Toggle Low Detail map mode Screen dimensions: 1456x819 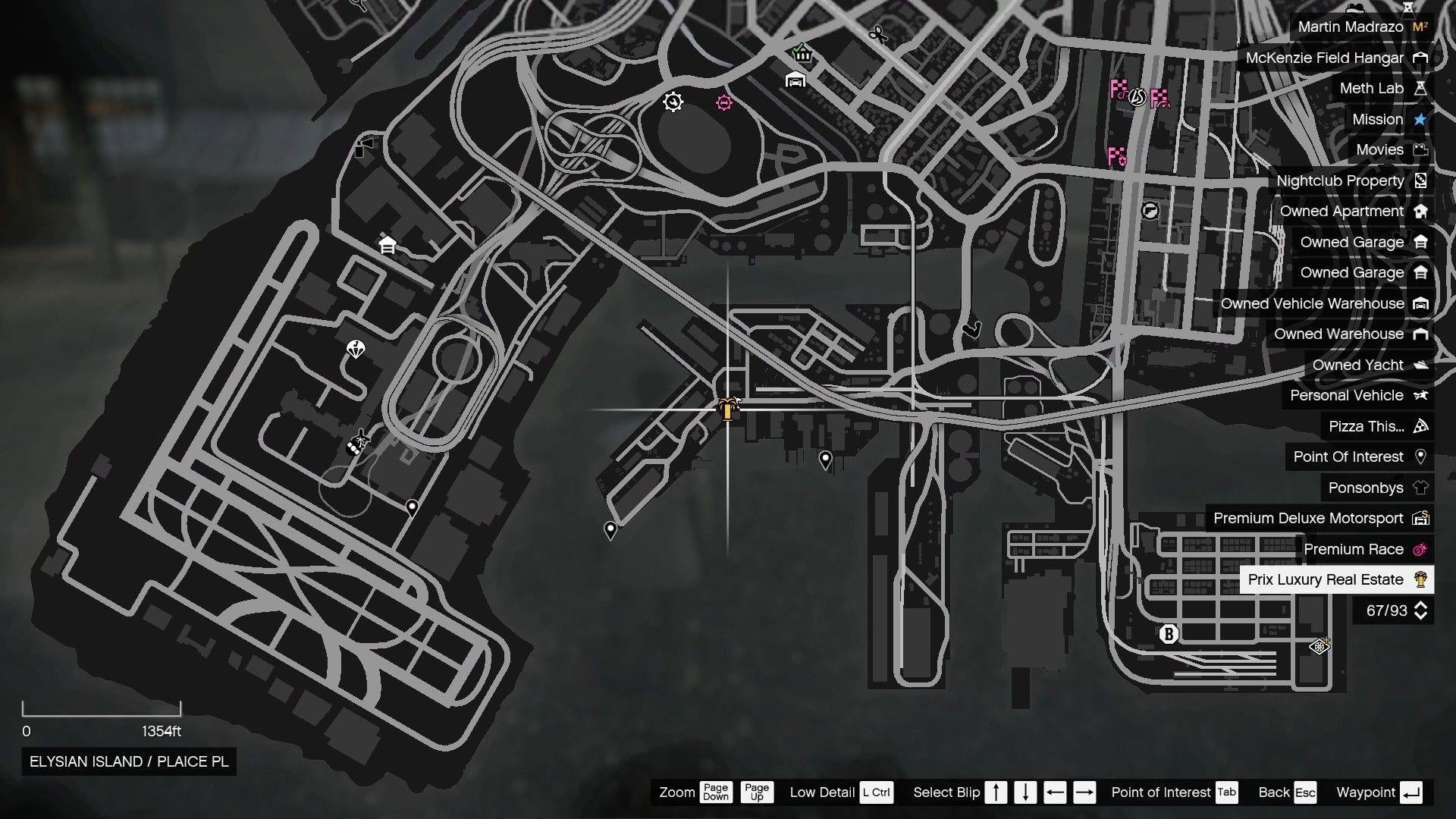[x=877, y=792]
